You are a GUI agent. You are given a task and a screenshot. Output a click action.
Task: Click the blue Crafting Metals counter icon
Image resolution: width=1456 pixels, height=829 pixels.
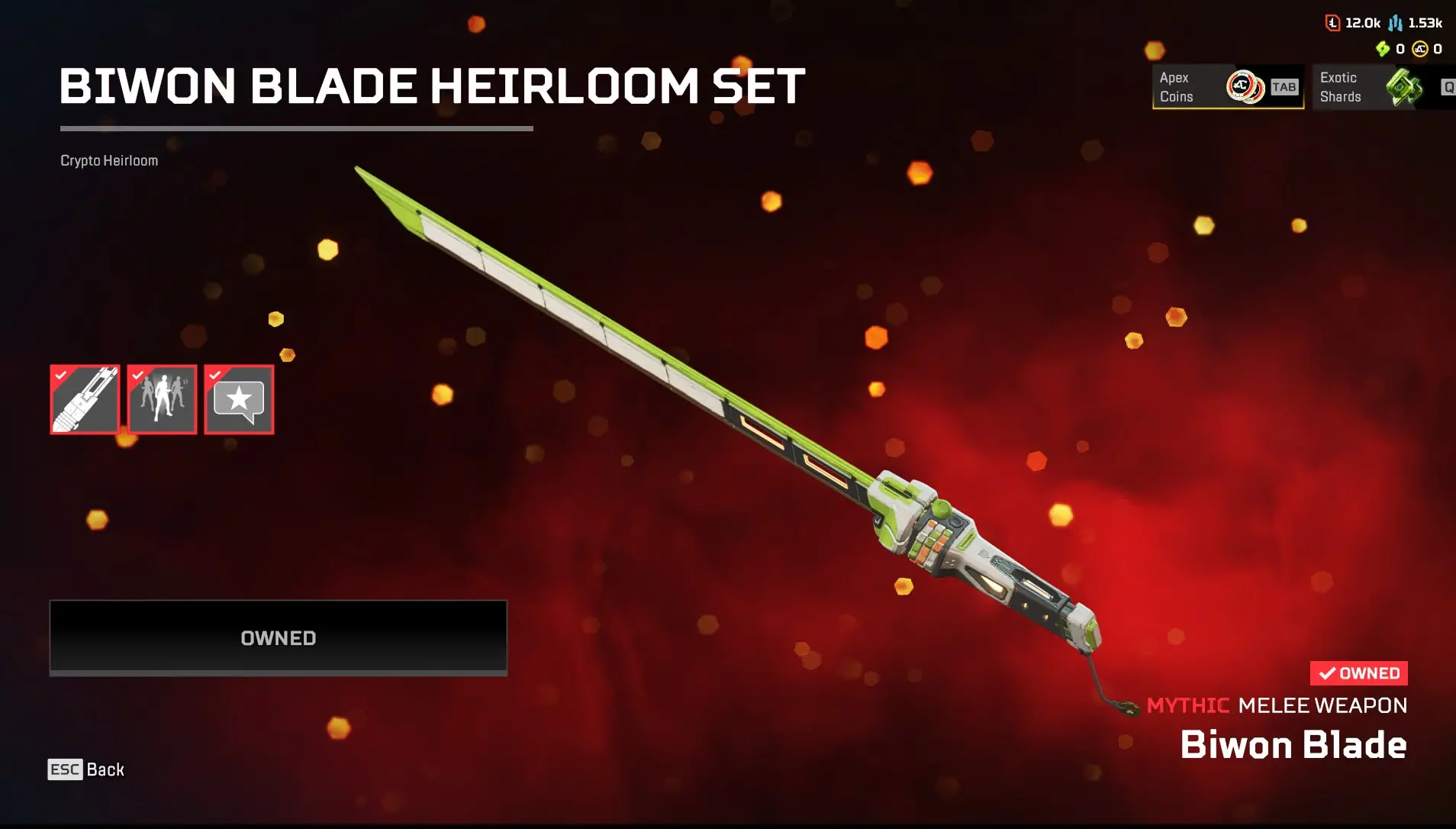click(x=1395, y=22)
